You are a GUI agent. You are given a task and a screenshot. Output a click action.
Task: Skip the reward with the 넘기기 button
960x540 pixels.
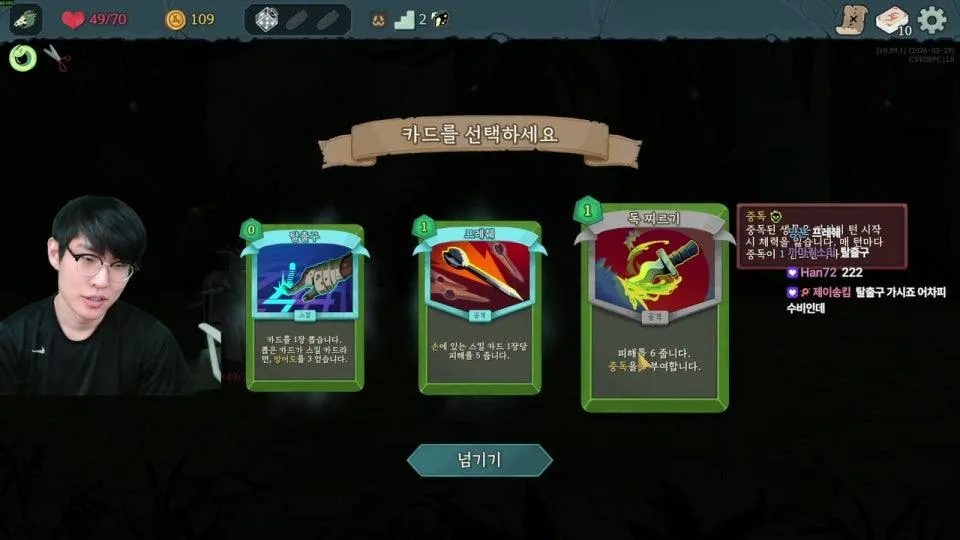pos(479,460)
